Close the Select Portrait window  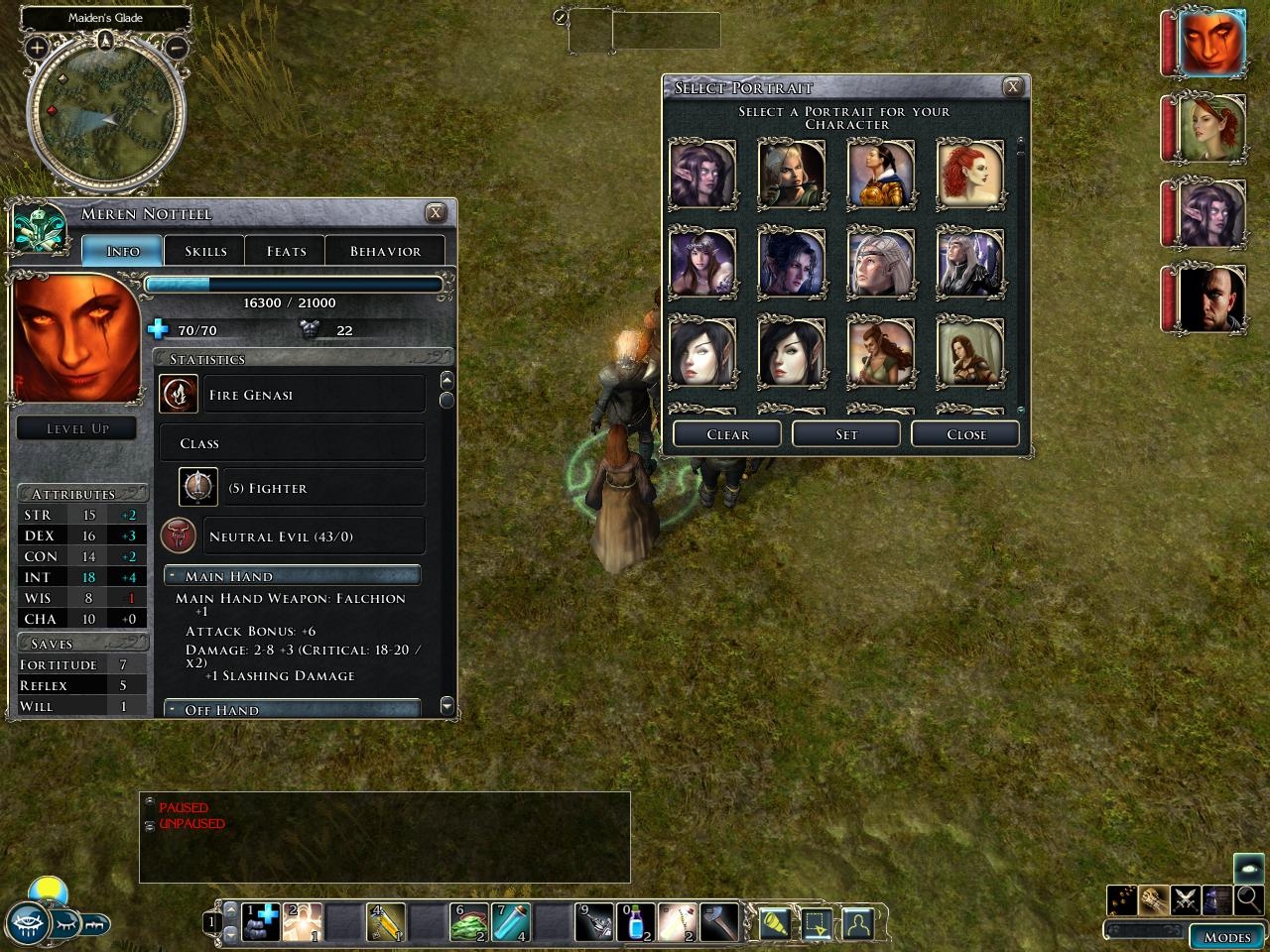pos(1013,87)
